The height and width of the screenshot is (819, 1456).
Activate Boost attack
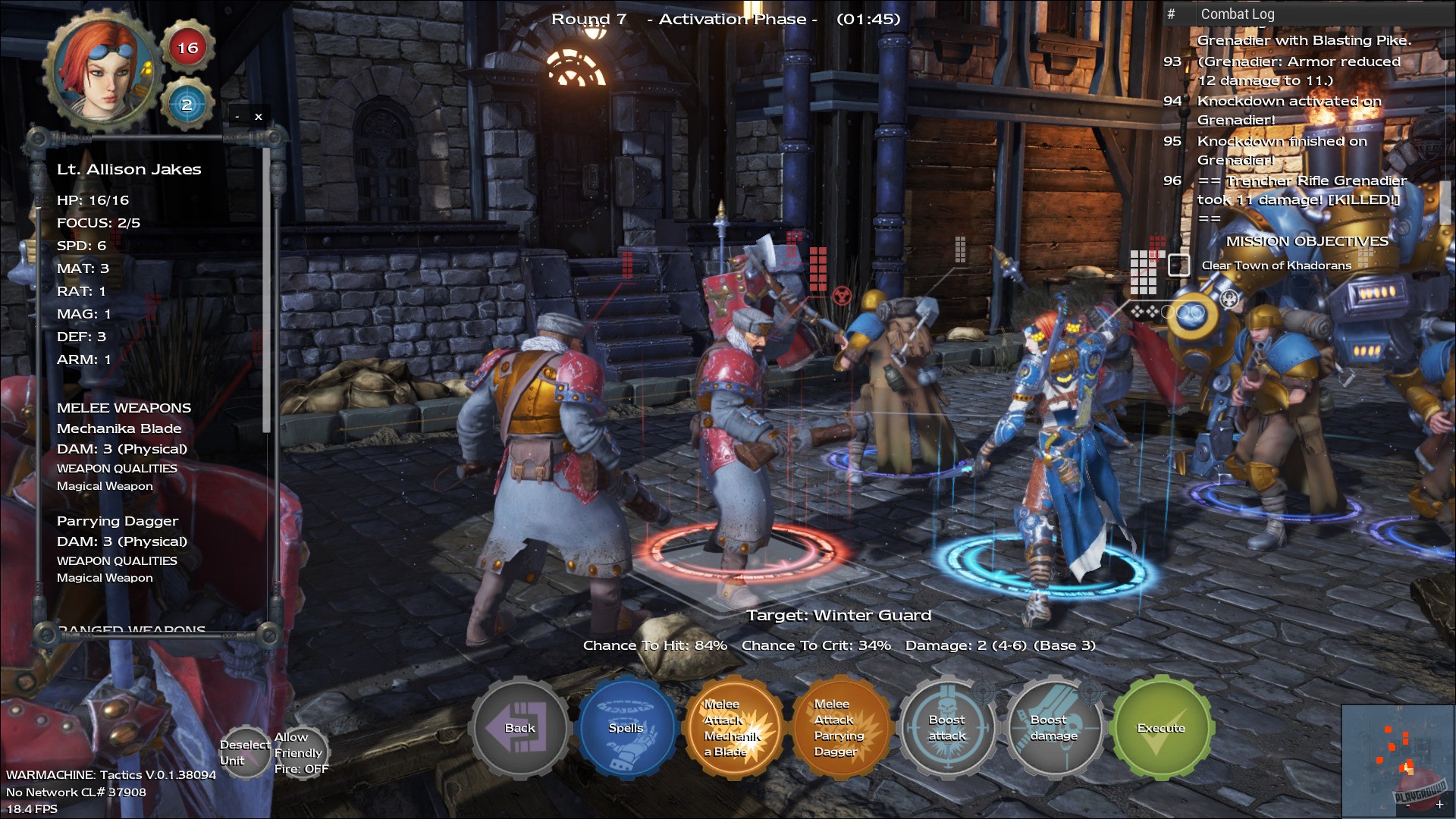click(947, 728)
